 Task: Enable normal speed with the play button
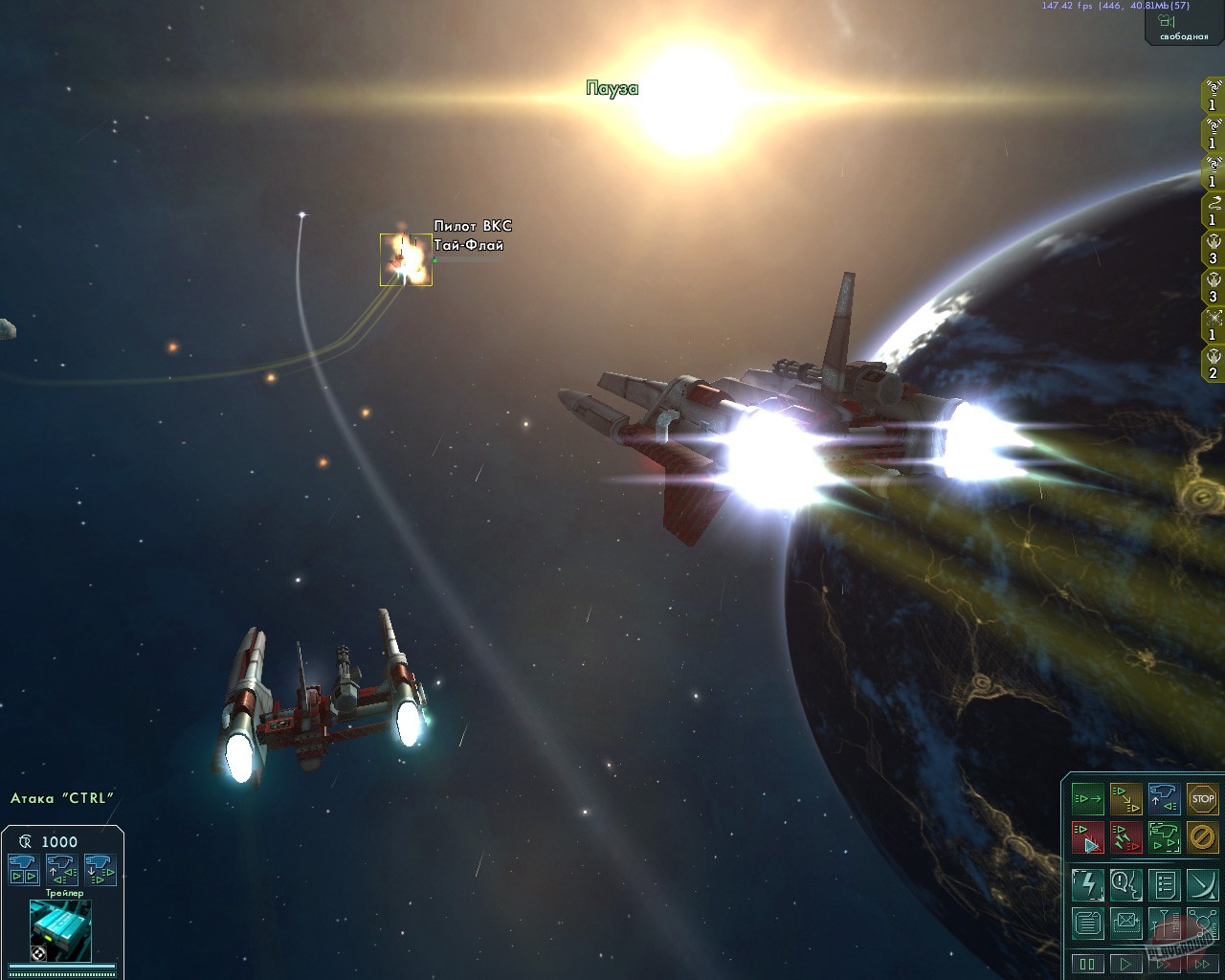point(1126,964)
